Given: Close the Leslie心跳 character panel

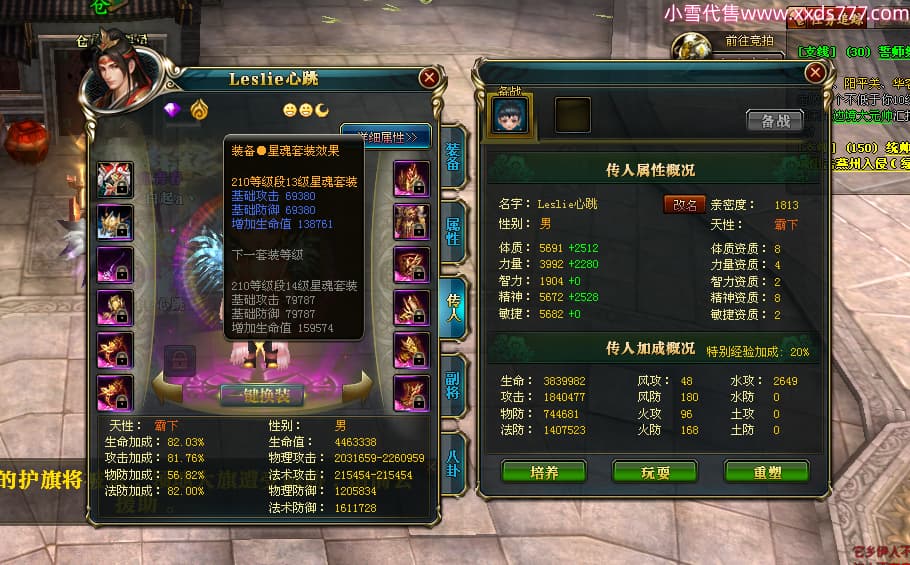Looking at the screenshot, I should (430, 77).
